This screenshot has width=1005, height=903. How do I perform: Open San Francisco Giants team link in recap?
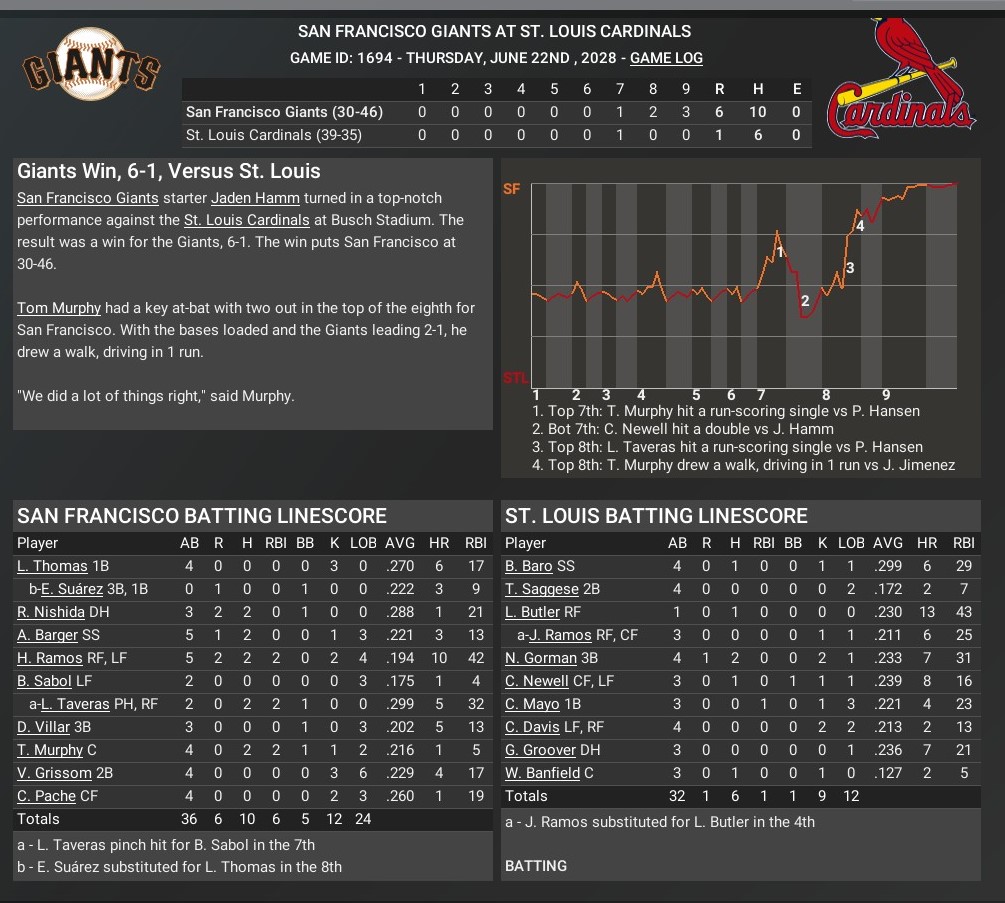(x=80, y=198)
